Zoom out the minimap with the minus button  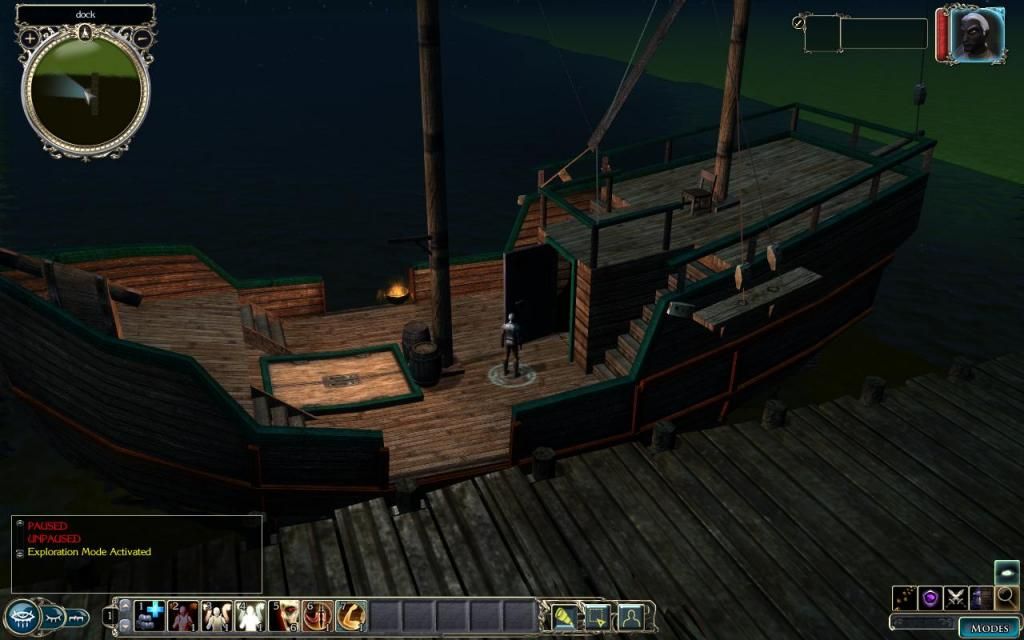tap(142, 38)
